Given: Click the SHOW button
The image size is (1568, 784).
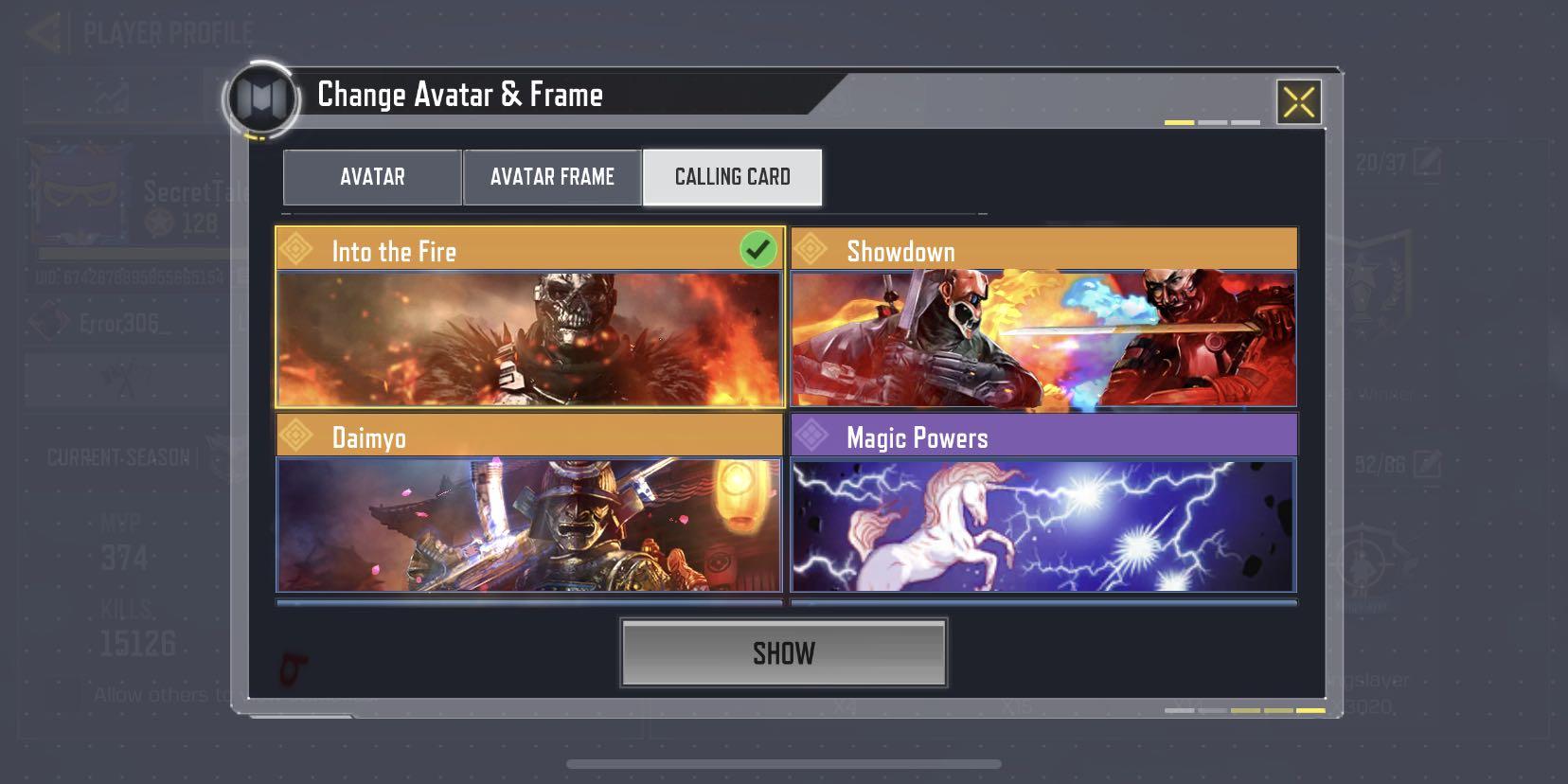Looking at the screenshot, I should point(784,651).
